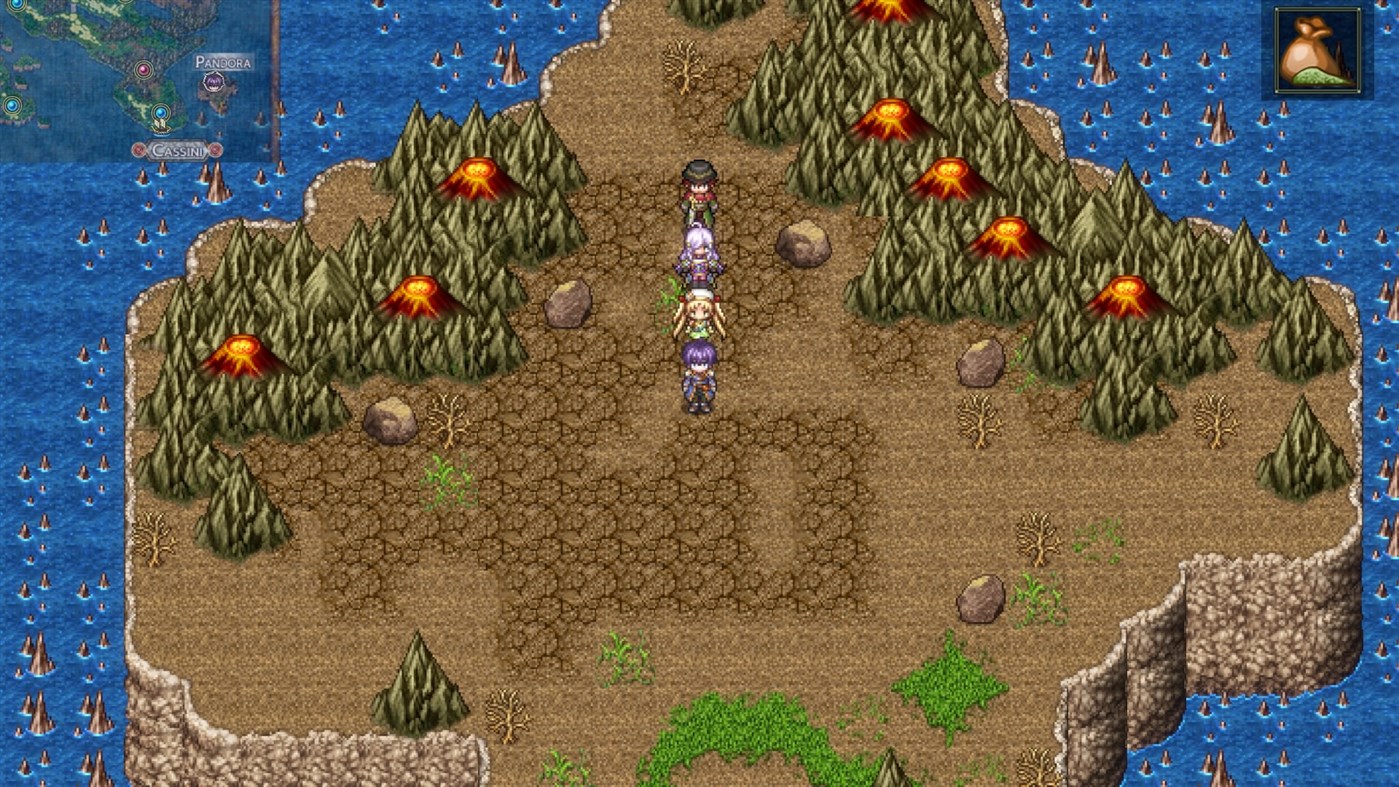The width and height of the screenshot is (1399, 787).
Task: Click the left red emblem on the Cassini nameplate
Action: pyautogui.click(x=138, y=151)
